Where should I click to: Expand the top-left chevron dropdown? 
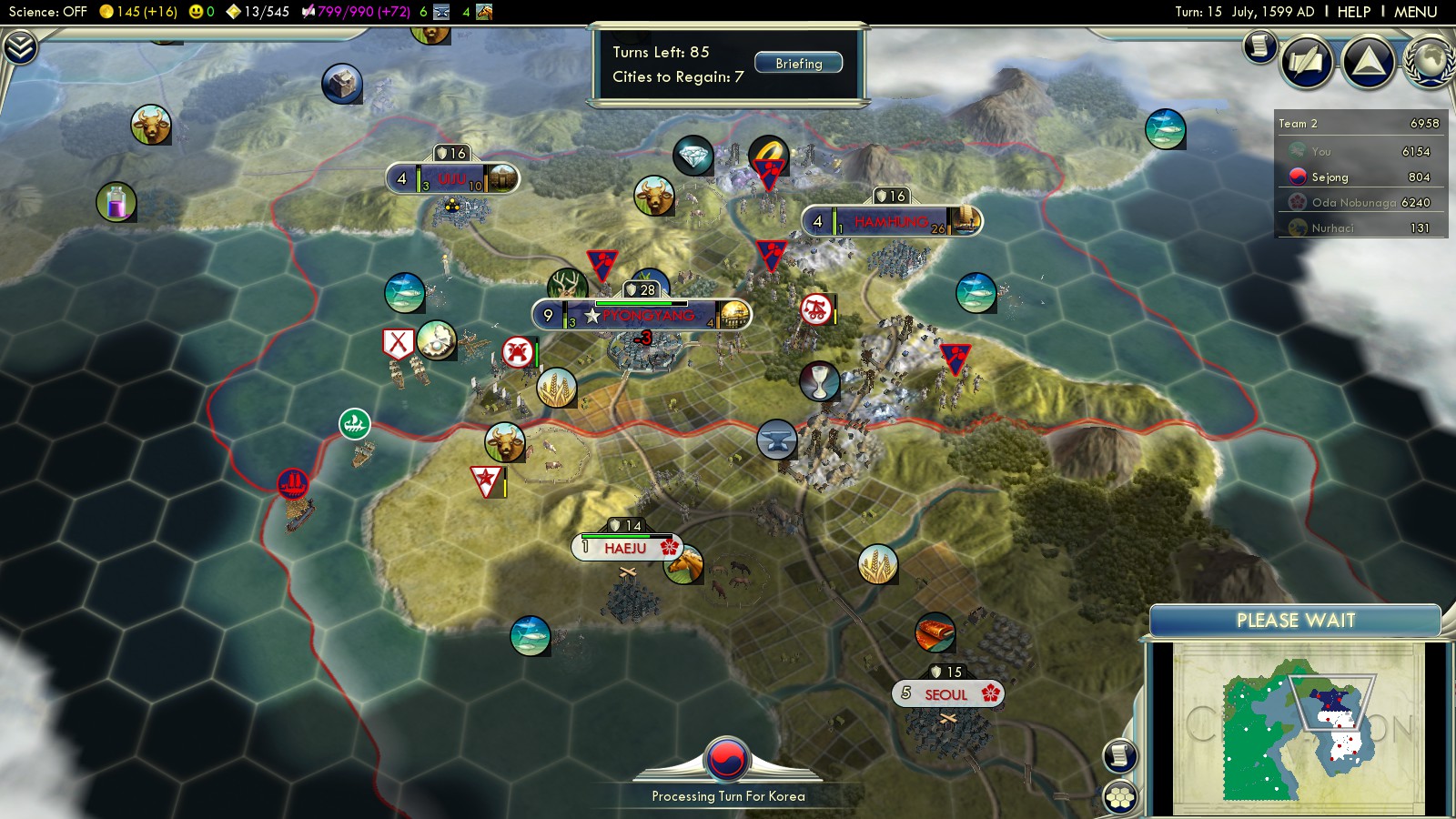click(x=20, y=47)
